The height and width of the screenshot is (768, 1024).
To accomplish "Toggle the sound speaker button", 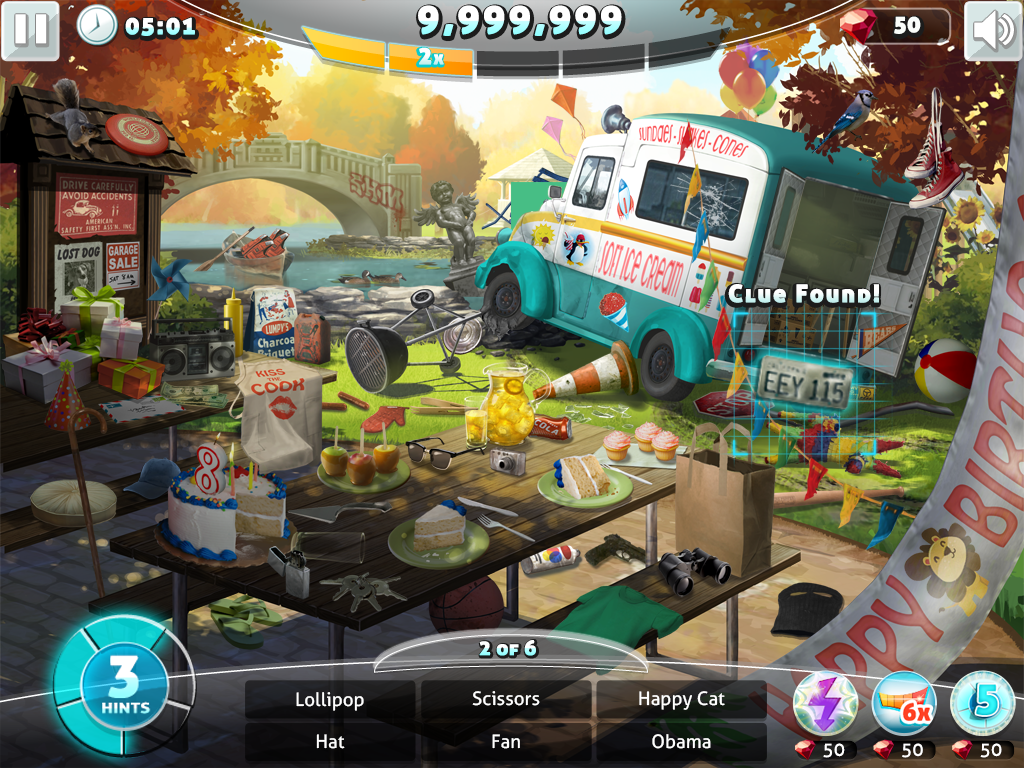I will (x=992, y=30).
